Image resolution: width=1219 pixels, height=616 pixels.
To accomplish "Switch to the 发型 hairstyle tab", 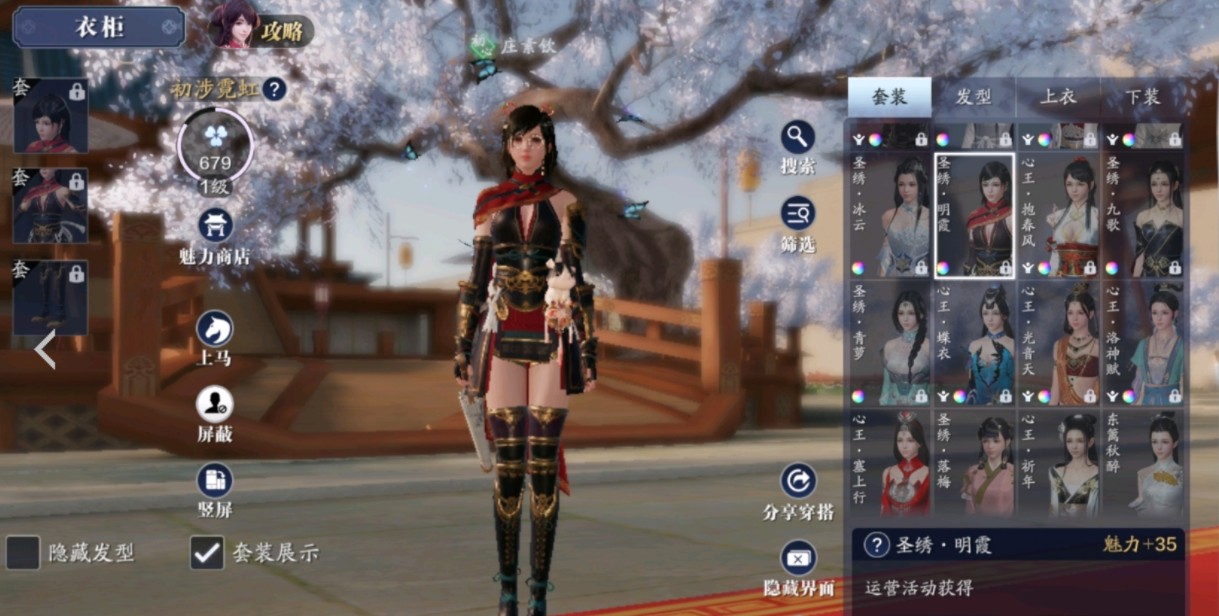I will coord(973,97).
